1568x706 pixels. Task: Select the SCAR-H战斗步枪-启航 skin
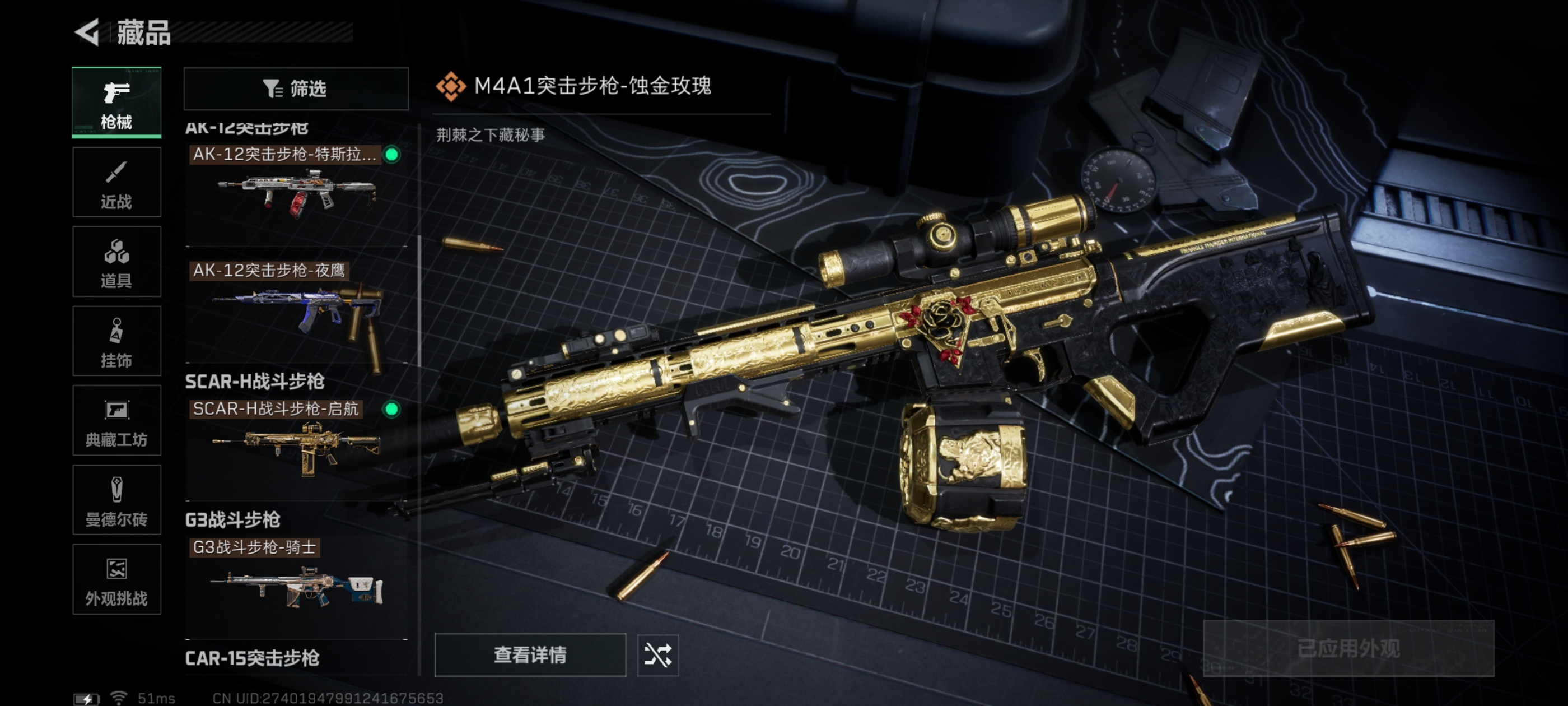coord(296,448)
